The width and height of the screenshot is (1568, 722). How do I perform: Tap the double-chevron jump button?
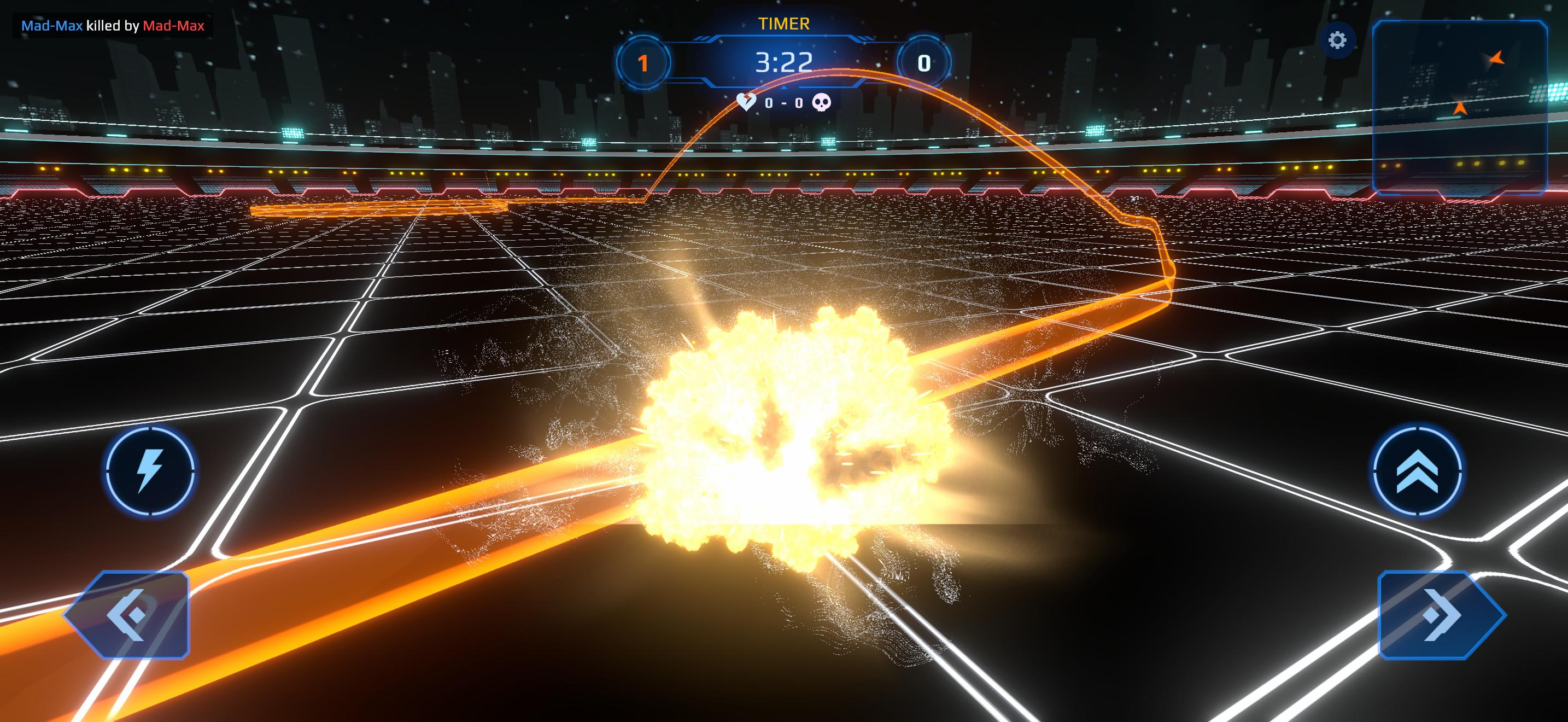pyautogui.click(x=1418, y=470)
